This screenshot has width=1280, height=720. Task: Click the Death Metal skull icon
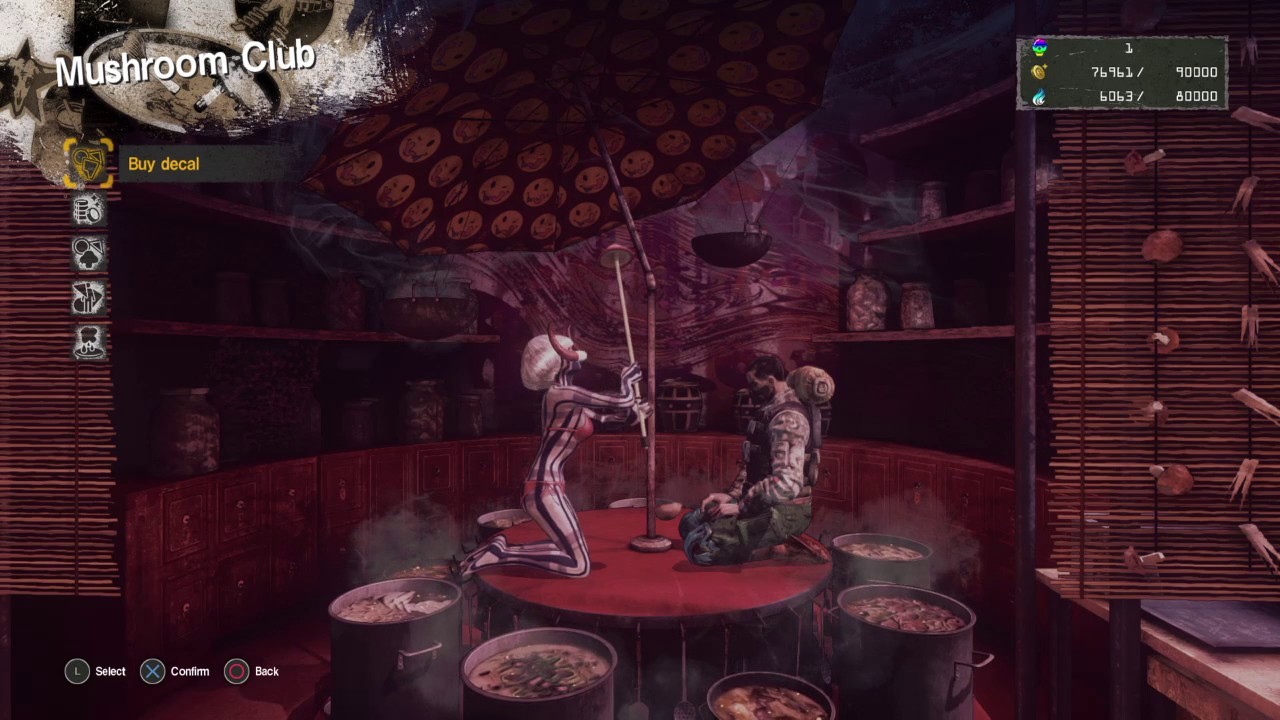[1039, 47]
